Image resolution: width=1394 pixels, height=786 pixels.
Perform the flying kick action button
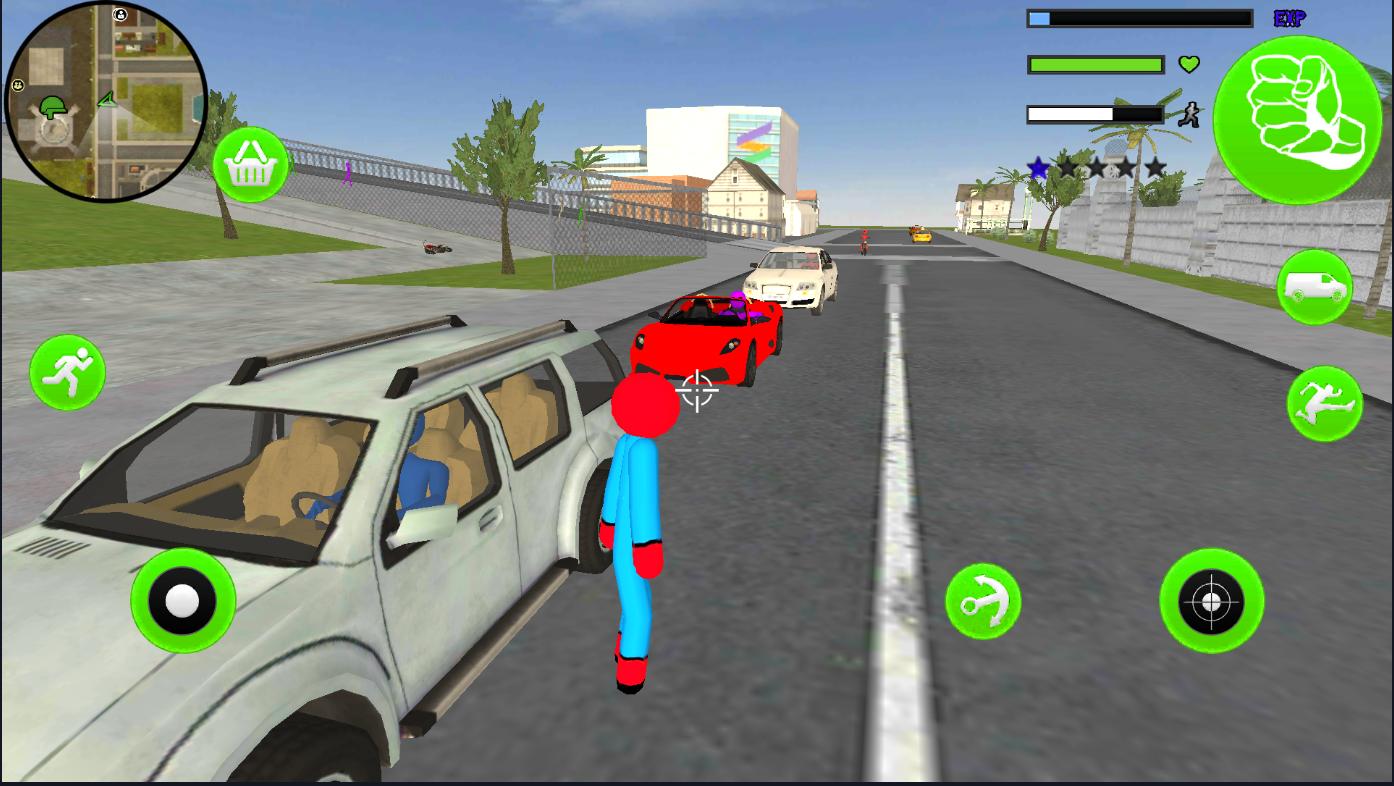pyautogui.click(x=1324, y=403)
